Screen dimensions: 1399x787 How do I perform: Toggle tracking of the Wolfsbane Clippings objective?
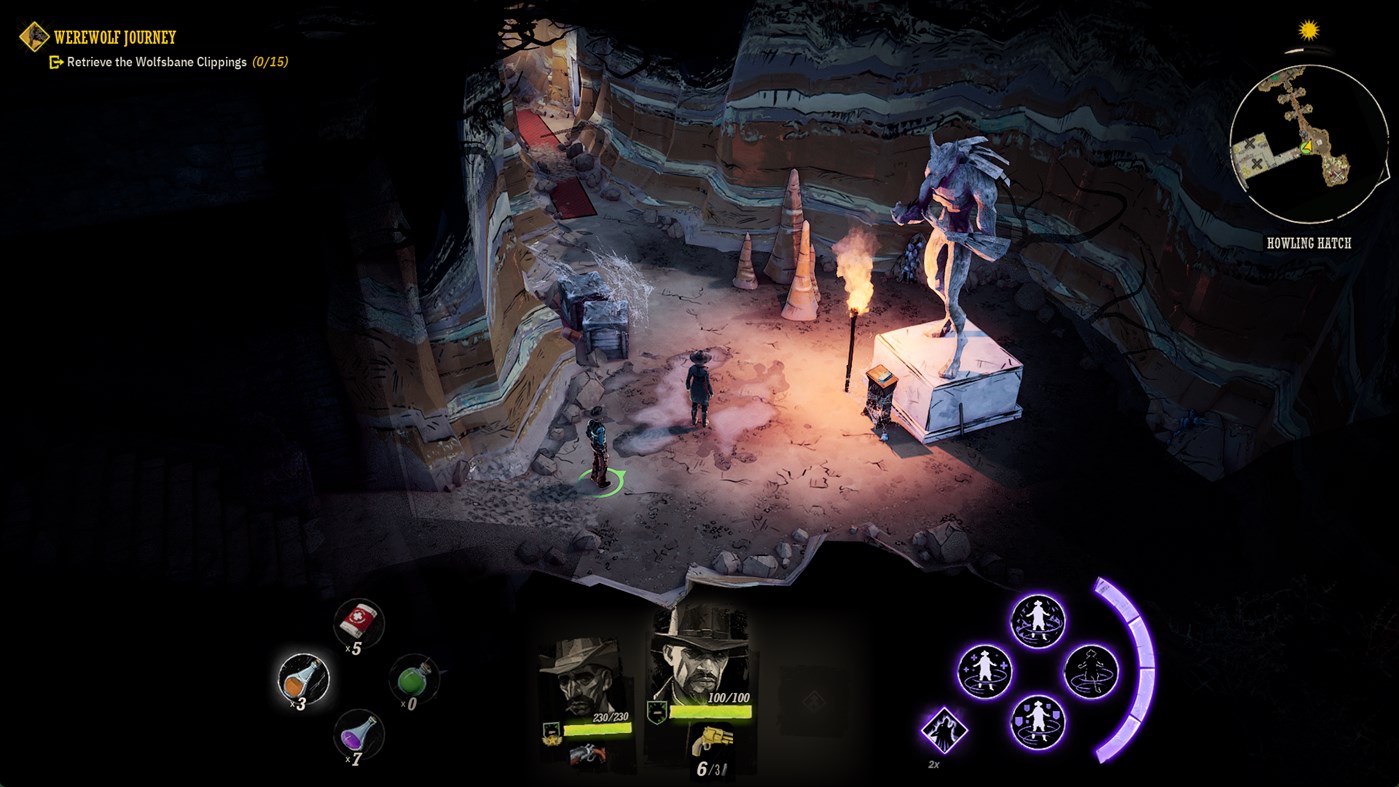(x=56, y=61)
